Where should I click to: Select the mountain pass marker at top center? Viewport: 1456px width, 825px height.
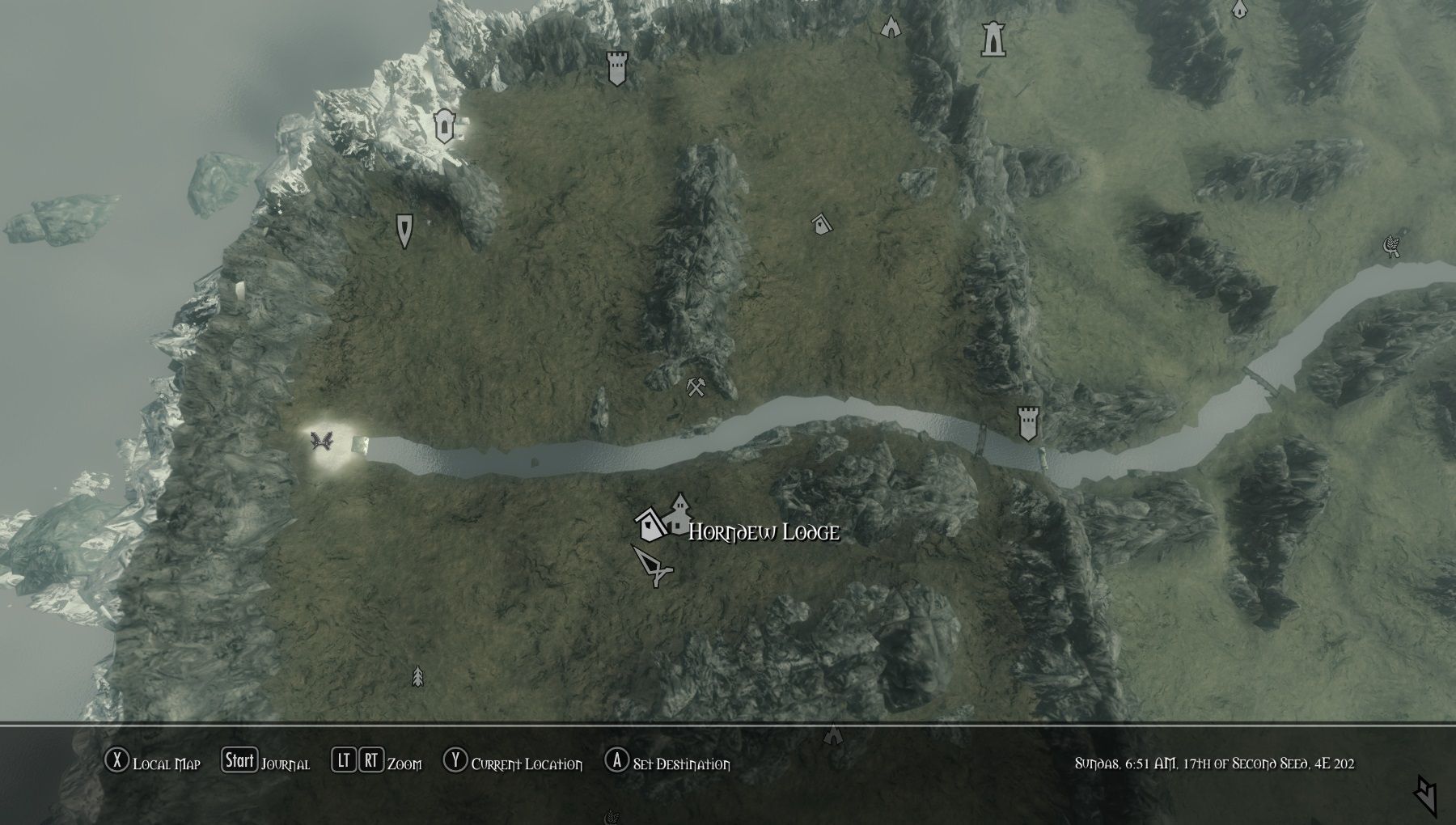890,27
